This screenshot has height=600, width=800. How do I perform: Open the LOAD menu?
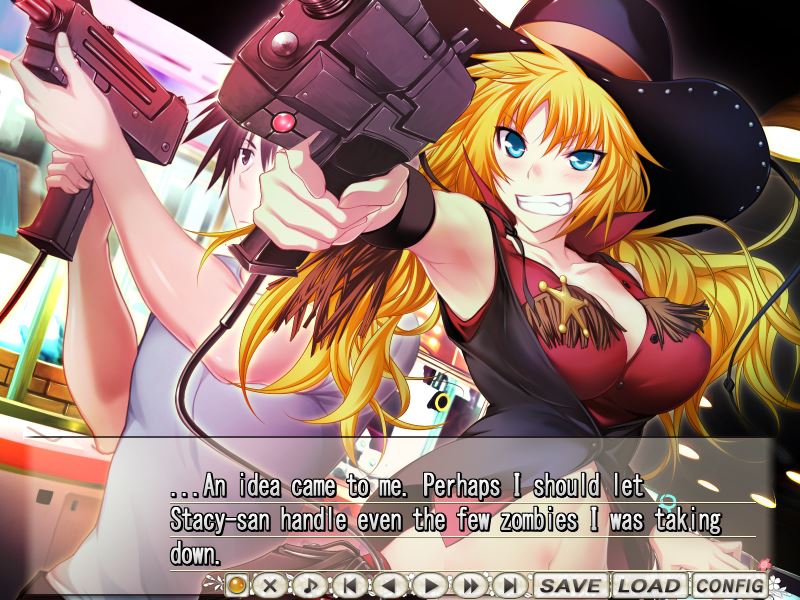tap(650, 586)
